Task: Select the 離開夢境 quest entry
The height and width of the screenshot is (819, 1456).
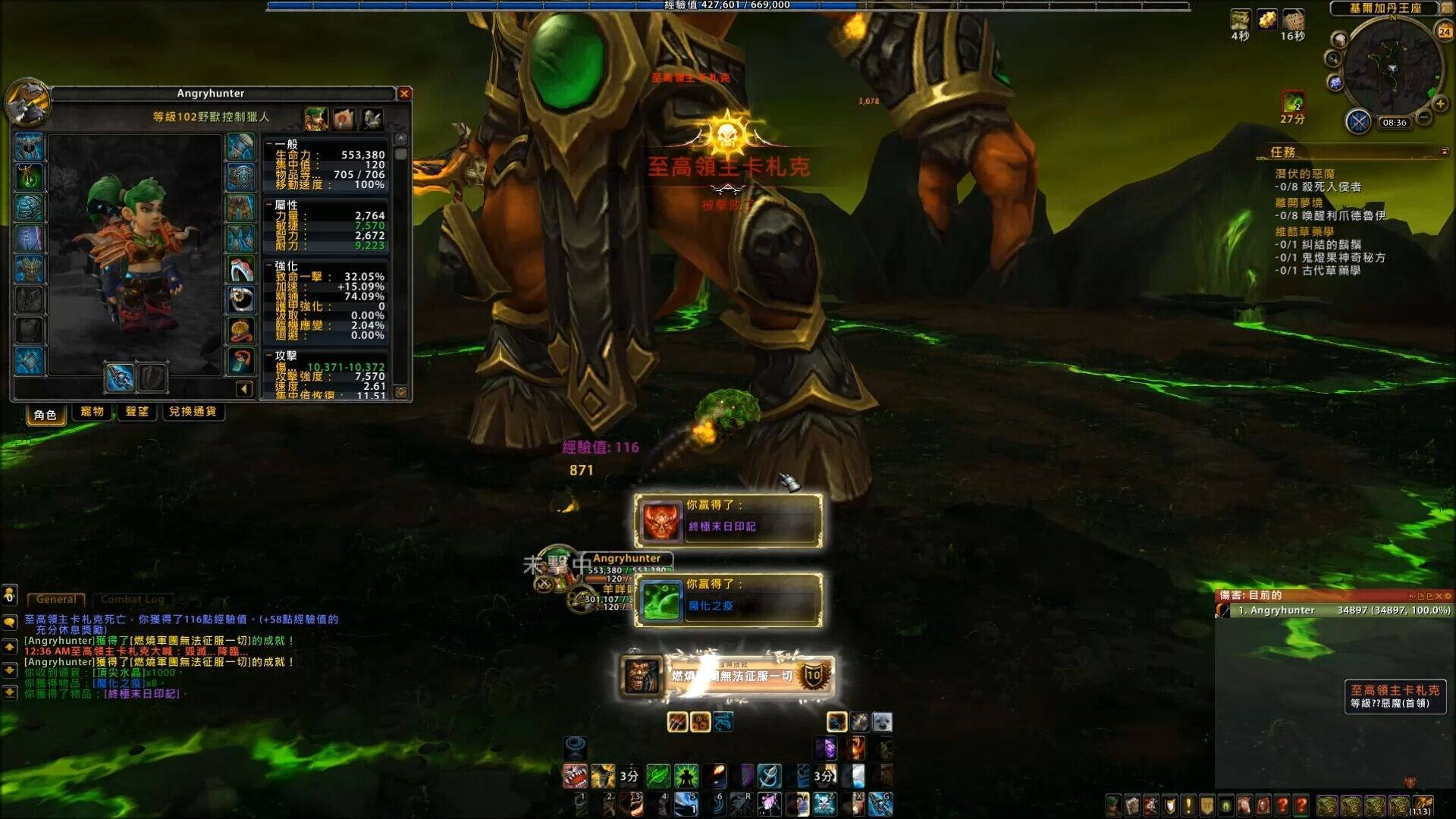Action: point(1298,202)
